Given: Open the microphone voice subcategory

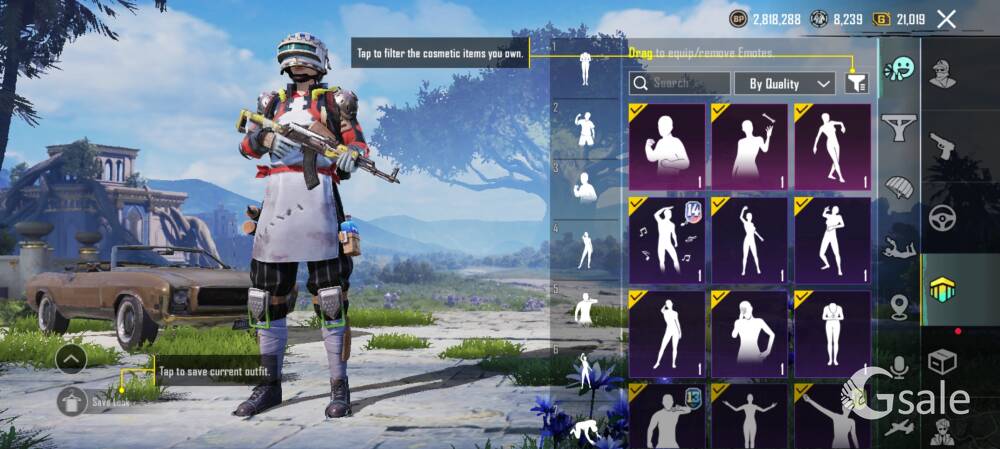Looking at the screenshot, I should tap(899, 366).
